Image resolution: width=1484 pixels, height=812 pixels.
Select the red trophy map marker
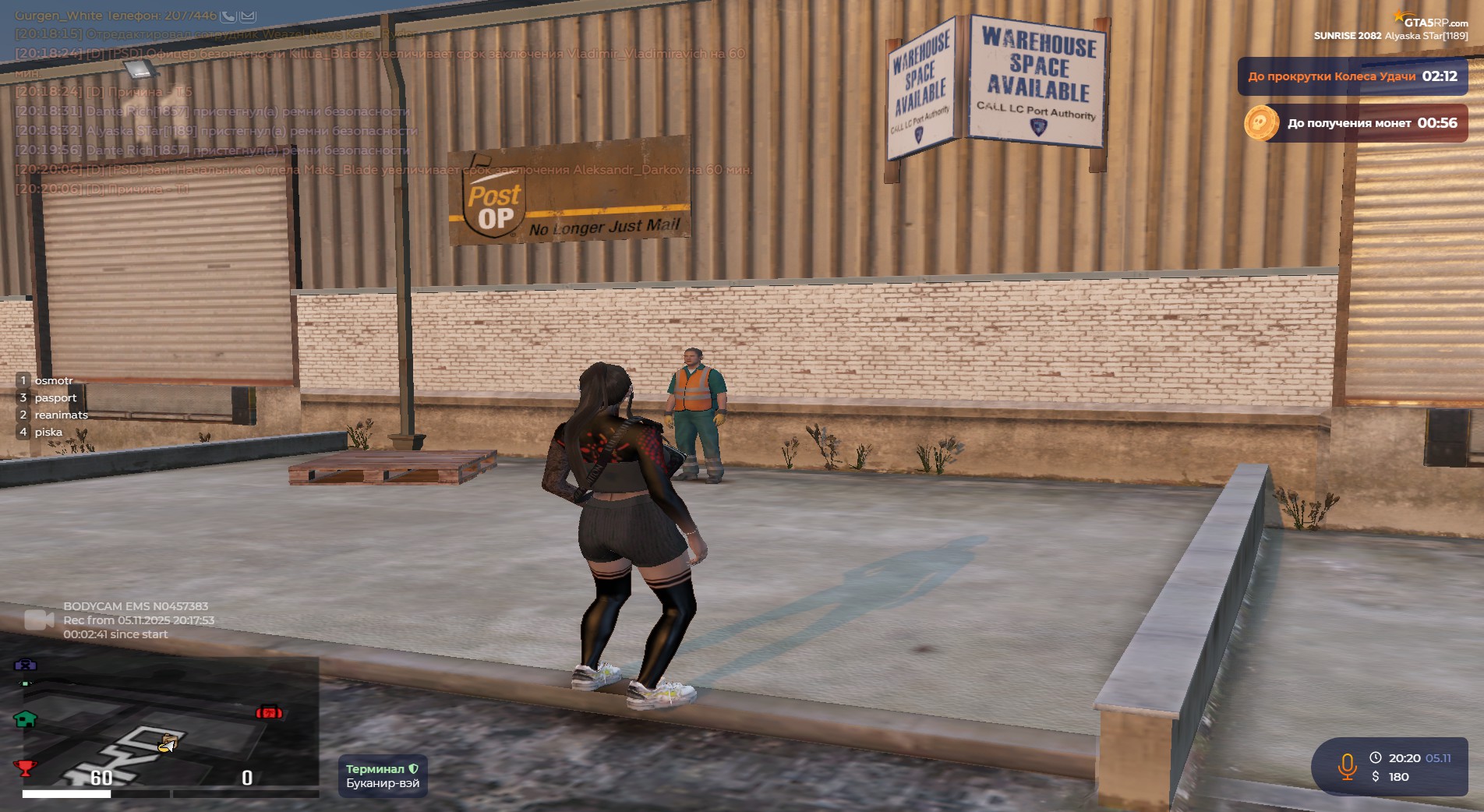tap(25, 768)
